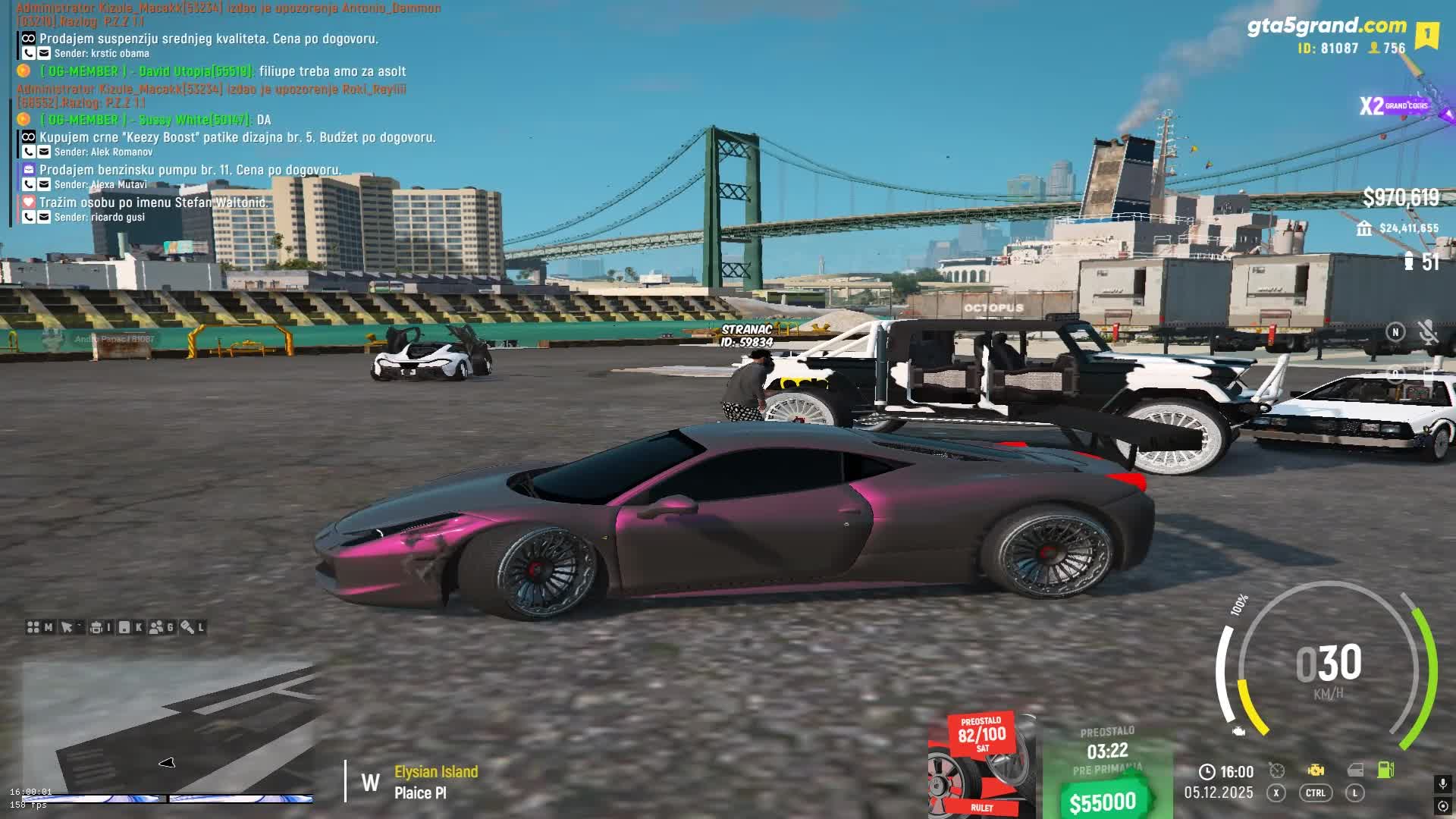Activate the cursor mode icon
Image resolution: width=1456 pixels, height=819 pixels.
tap(67, 627)
